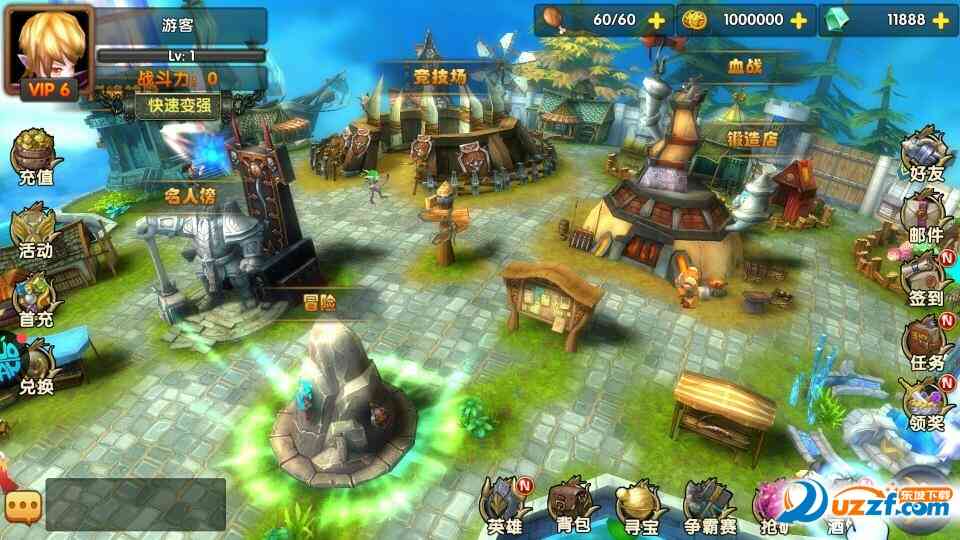Screen dimensions: 960x540
Task: Add green gems with the plus button
Action: [941, 20]
